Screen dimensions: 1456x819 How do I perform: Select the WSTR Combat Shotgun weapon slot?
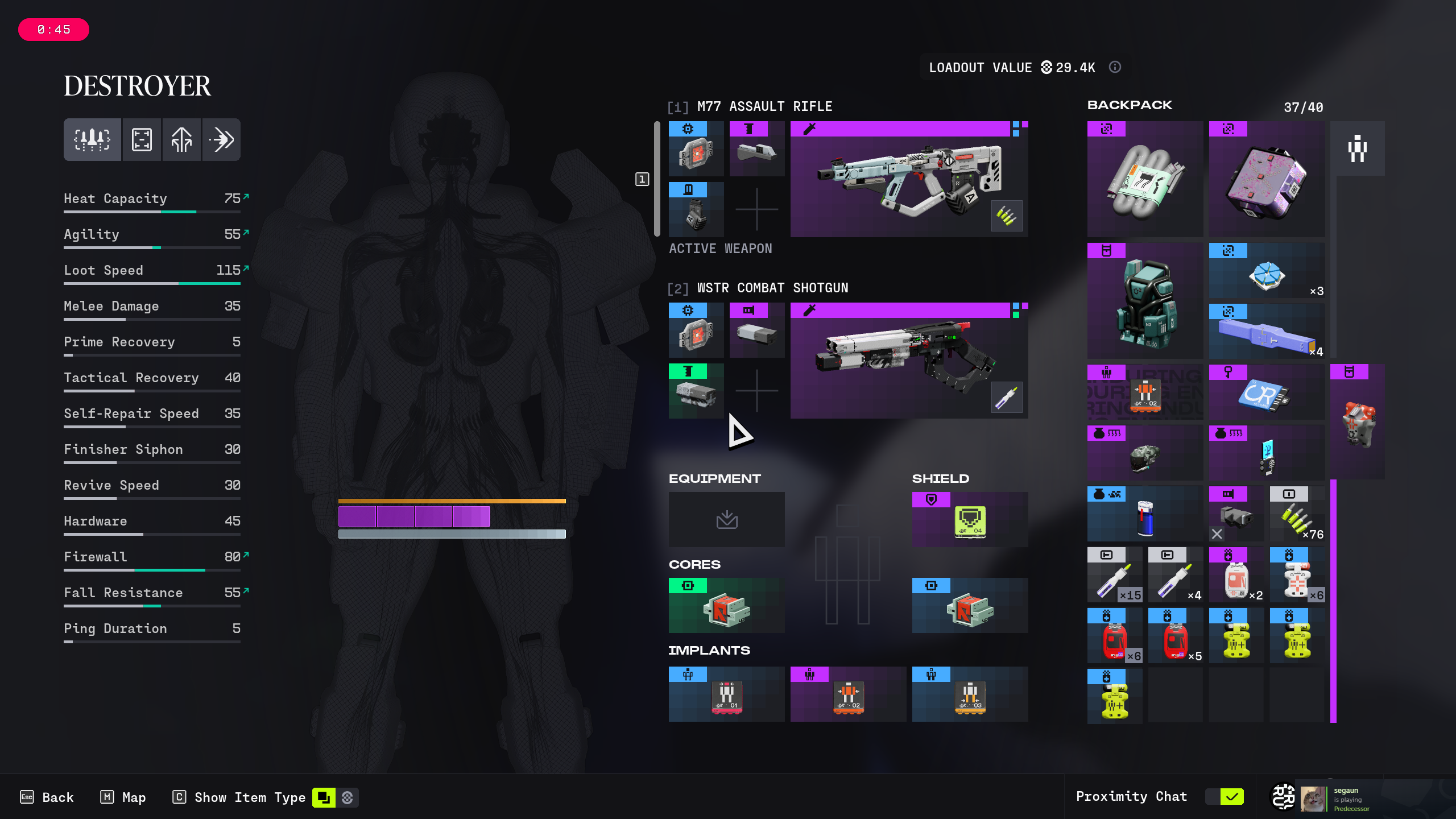pyautogui.click(x=909, y=361)
